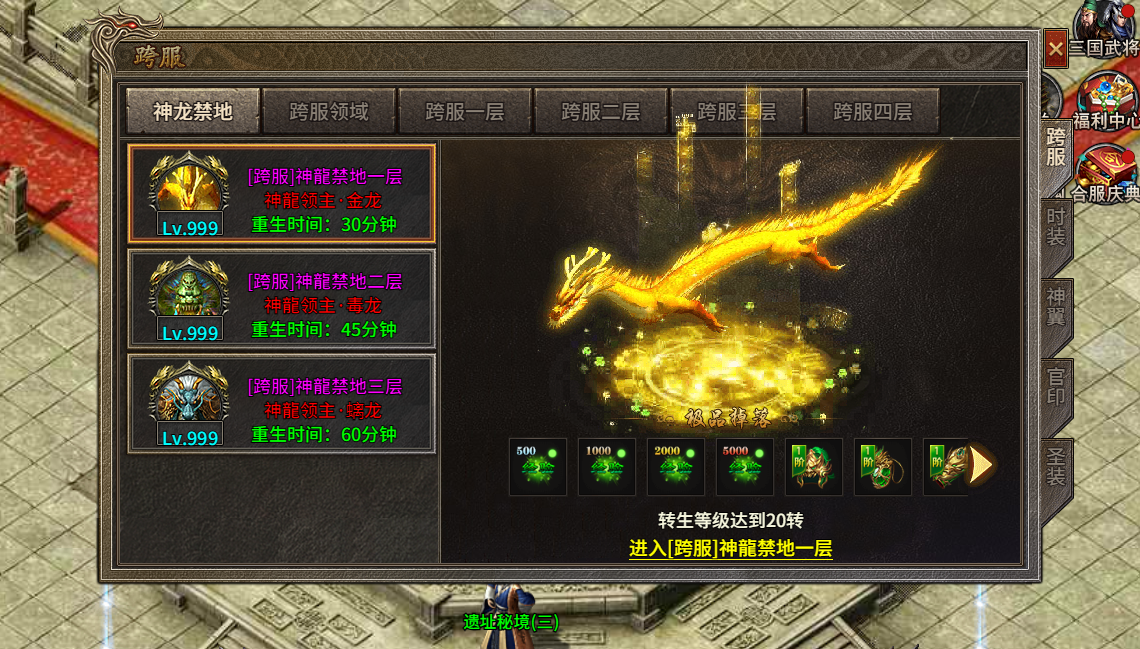Screen dimensions: 1140x649
Task: Switch to the 官印 side tab
Action: pos(1056,390)
